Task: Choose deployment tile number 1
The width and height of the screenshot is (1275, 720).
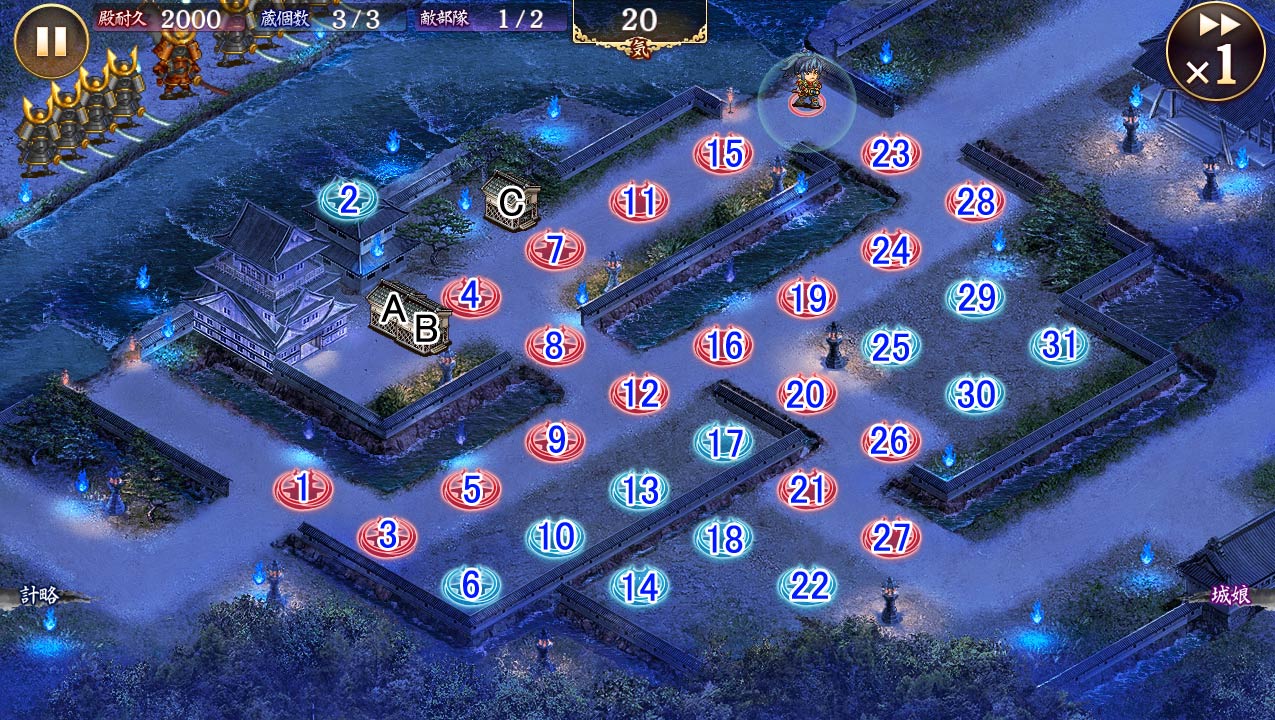Action: 302,489
